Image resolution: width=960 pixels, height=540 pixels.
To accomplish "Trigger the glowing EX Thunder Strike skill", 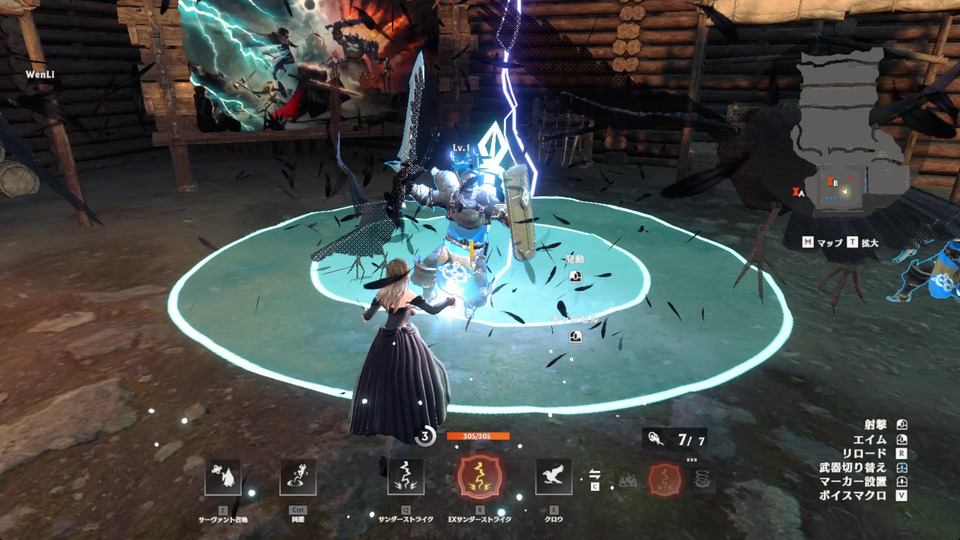I will pos(477,478).
